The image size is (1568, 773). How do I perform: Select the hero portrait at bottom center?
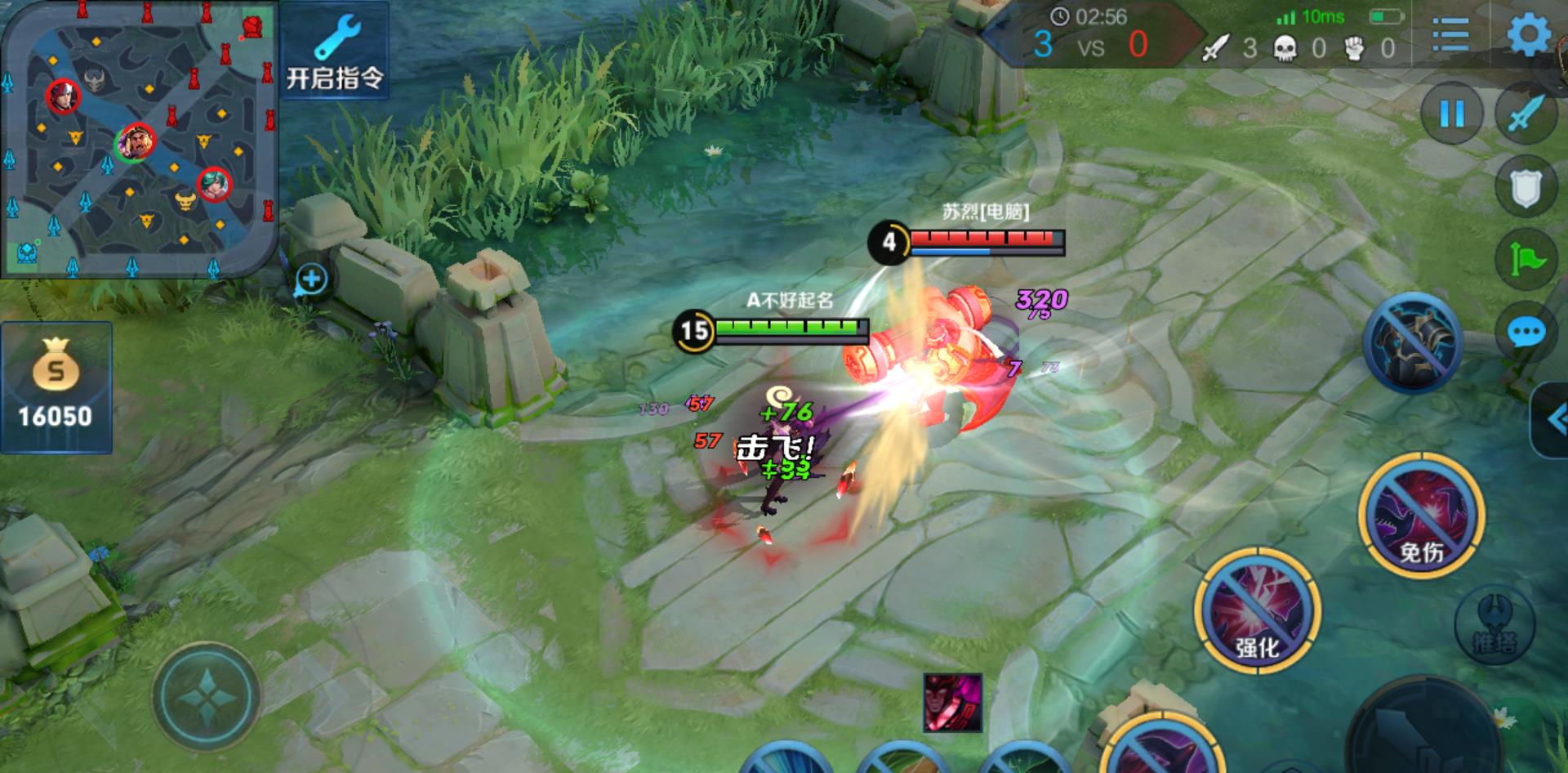pyautogui.click(x=952, y=703)
